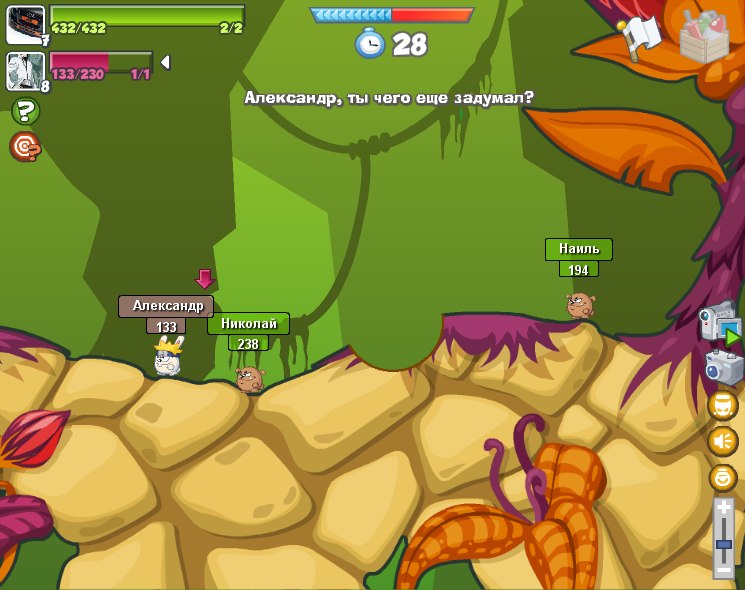The height and width of the screenshot is (590, 745).
Task: Click the Наиль name tag
Action: (578, 249)
